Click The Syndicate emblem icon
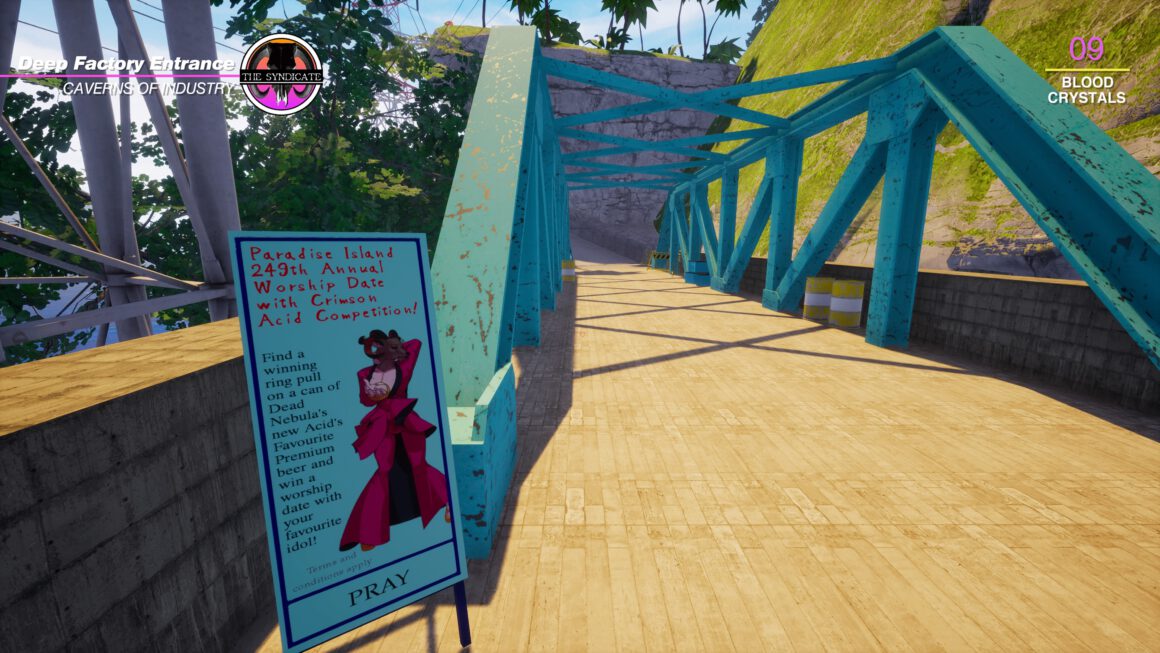1160x653 pixels. [x=281, y=73]
